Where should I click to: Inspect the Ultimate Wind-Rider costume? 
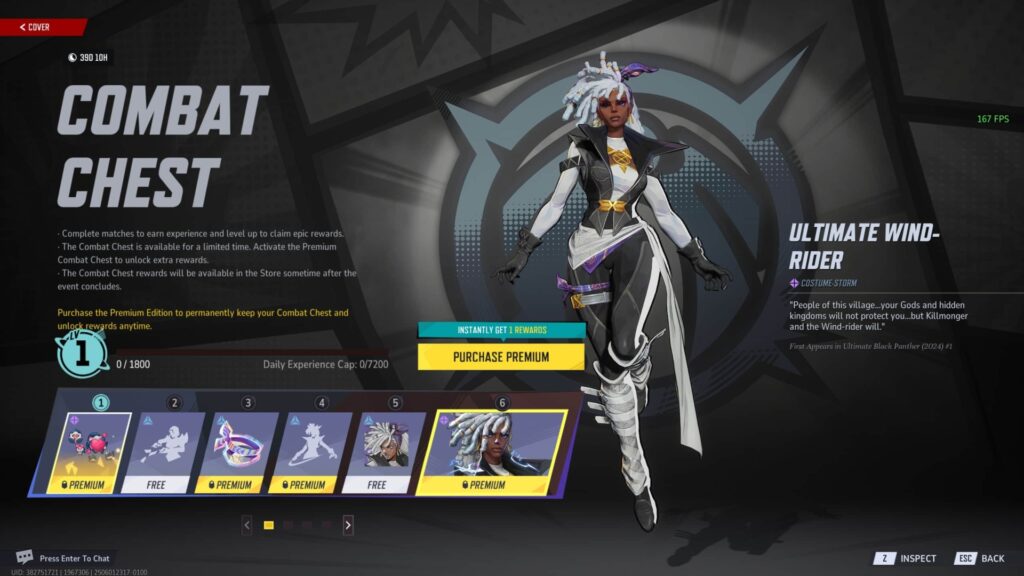coord(906,558)
